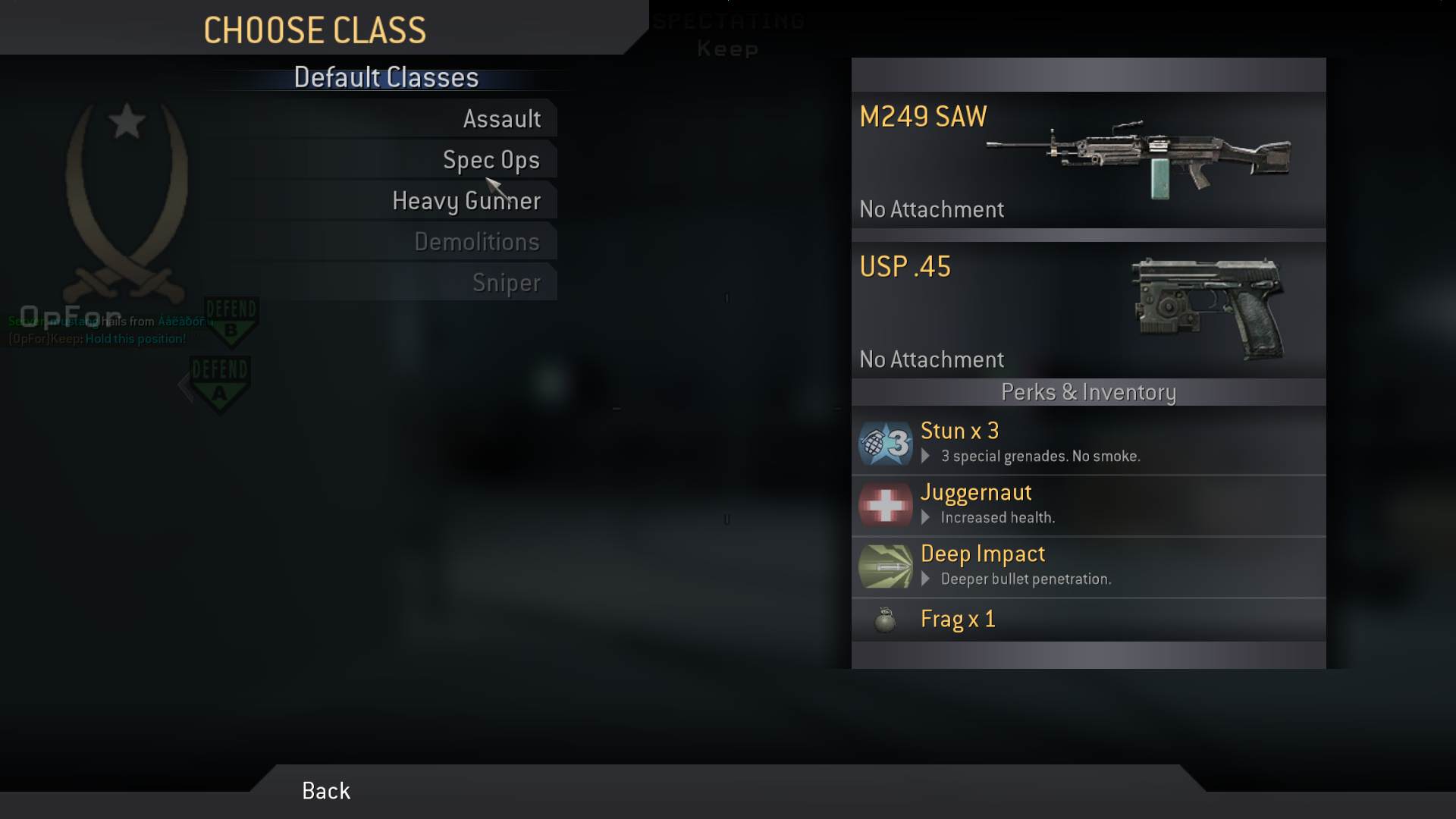The image size is (1456, 819).
Task: Expand the Stun grenade description arrow
Action: coord(926,456)
